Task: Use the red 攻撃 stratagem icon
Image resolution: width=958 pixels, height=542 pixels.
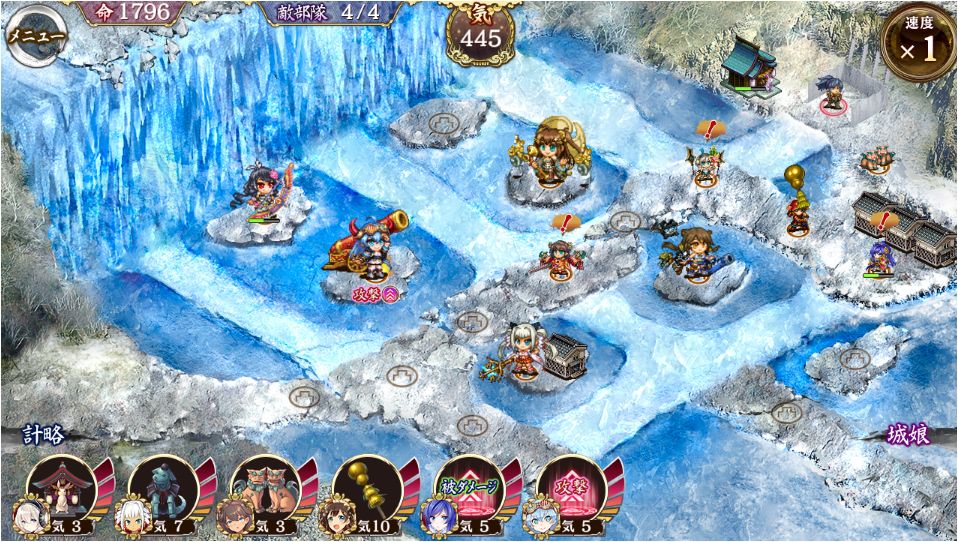Action: 572,492
